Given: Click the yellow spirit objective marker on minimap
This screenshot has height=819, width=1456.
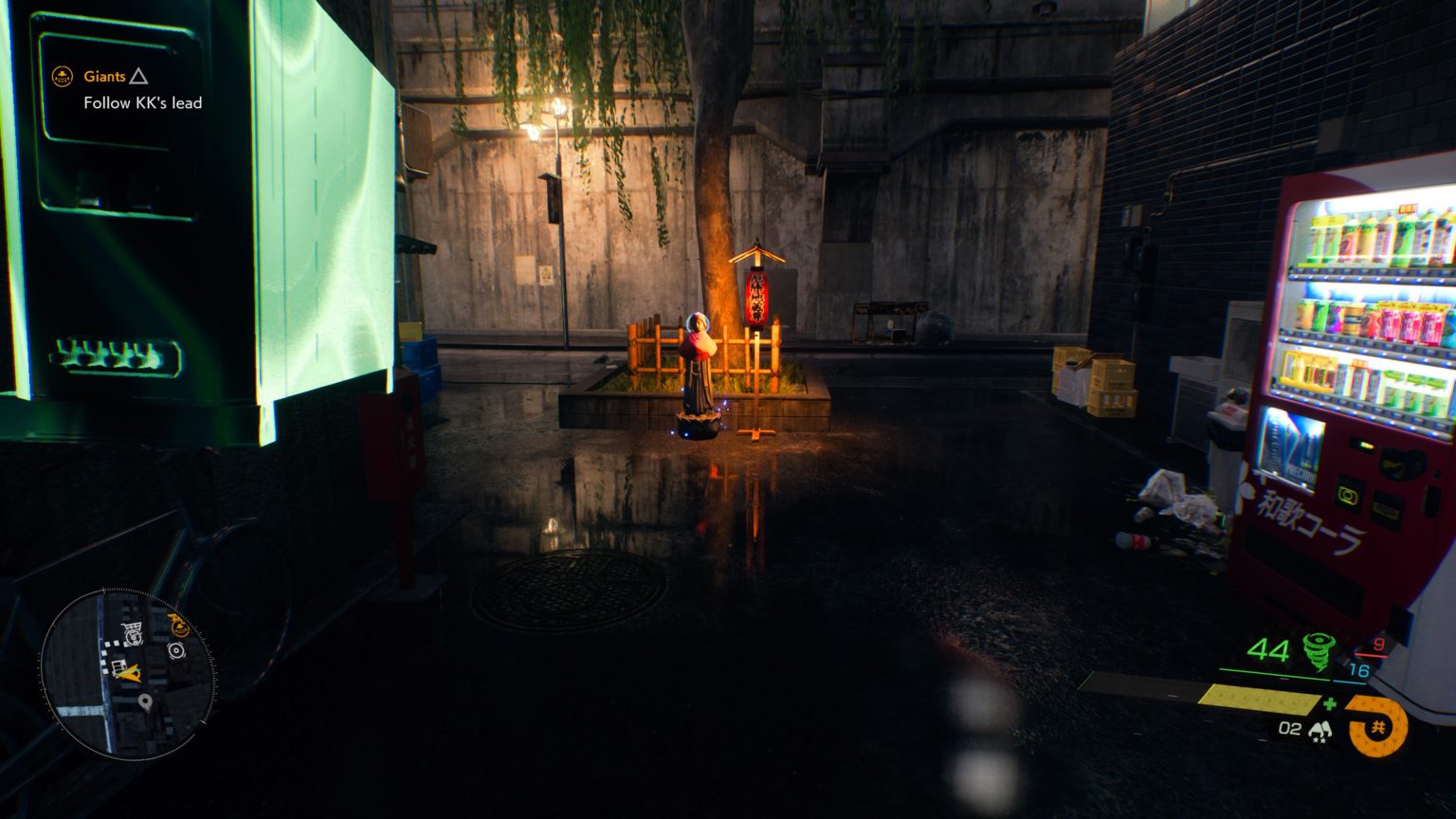Looking at the screenshot, I should tap(178, 625).
